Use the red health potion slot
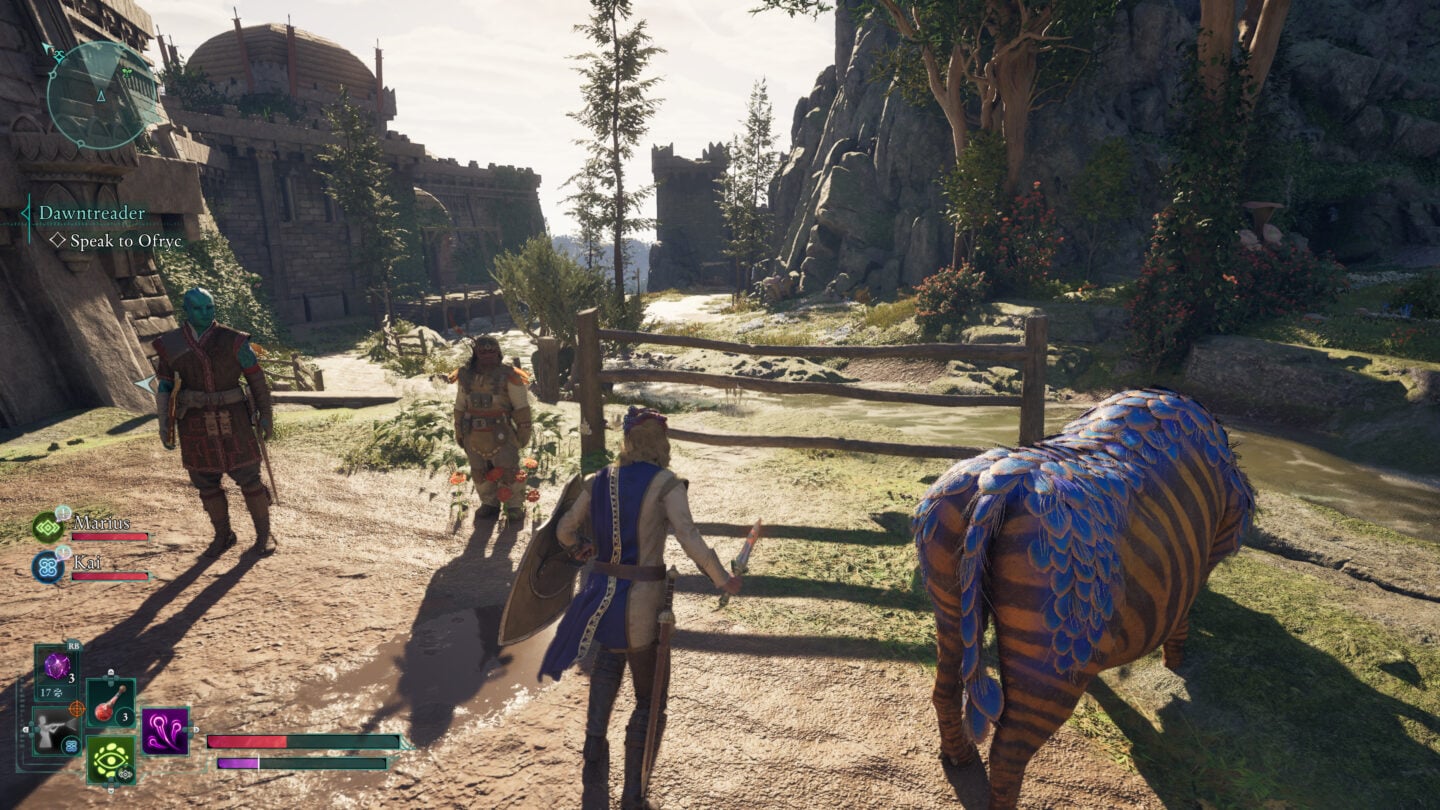The width and height of the screenshot is (1440, 810). 110,703
